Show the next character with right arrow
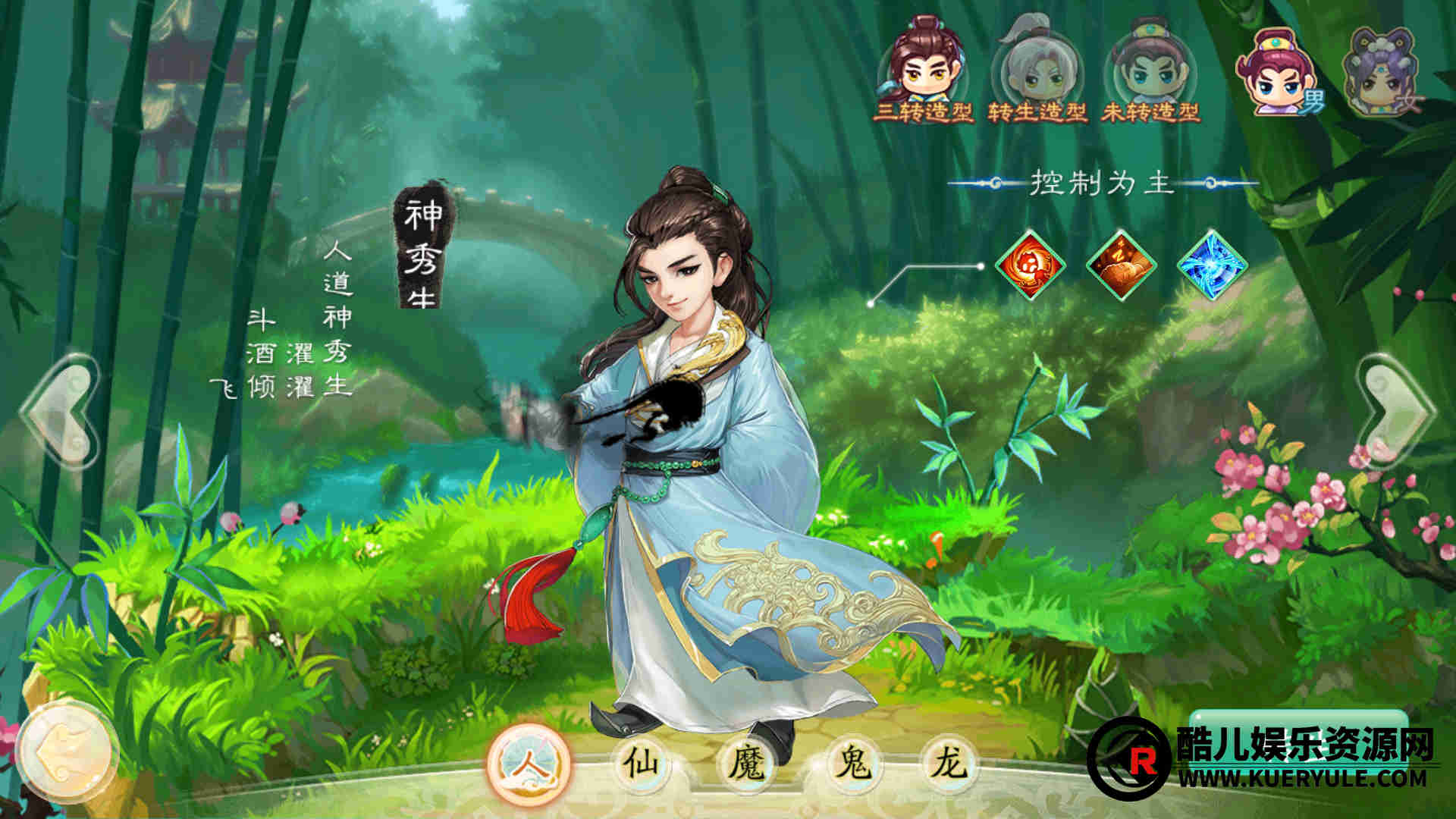 (1394, 411)
